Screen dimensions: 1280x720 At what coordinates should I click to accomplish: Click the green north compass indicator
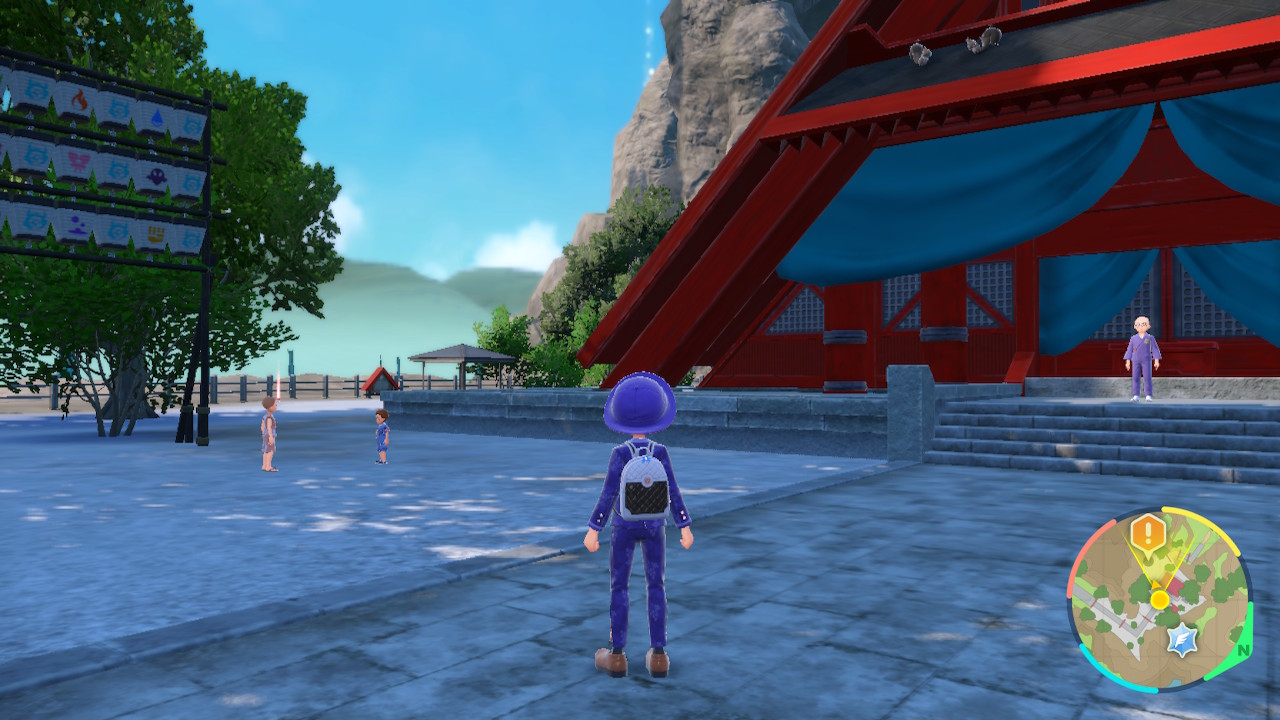pyautogui.click(x=1243, y=649)
